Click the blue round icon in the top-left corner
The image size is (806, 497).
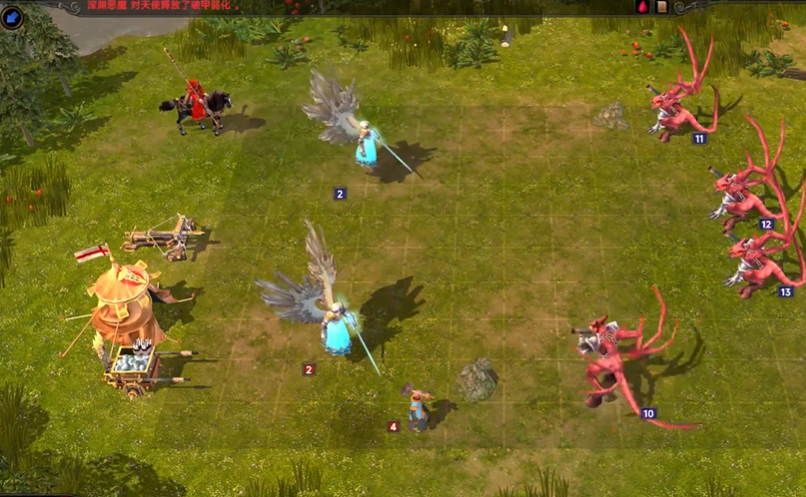[12, 17]
